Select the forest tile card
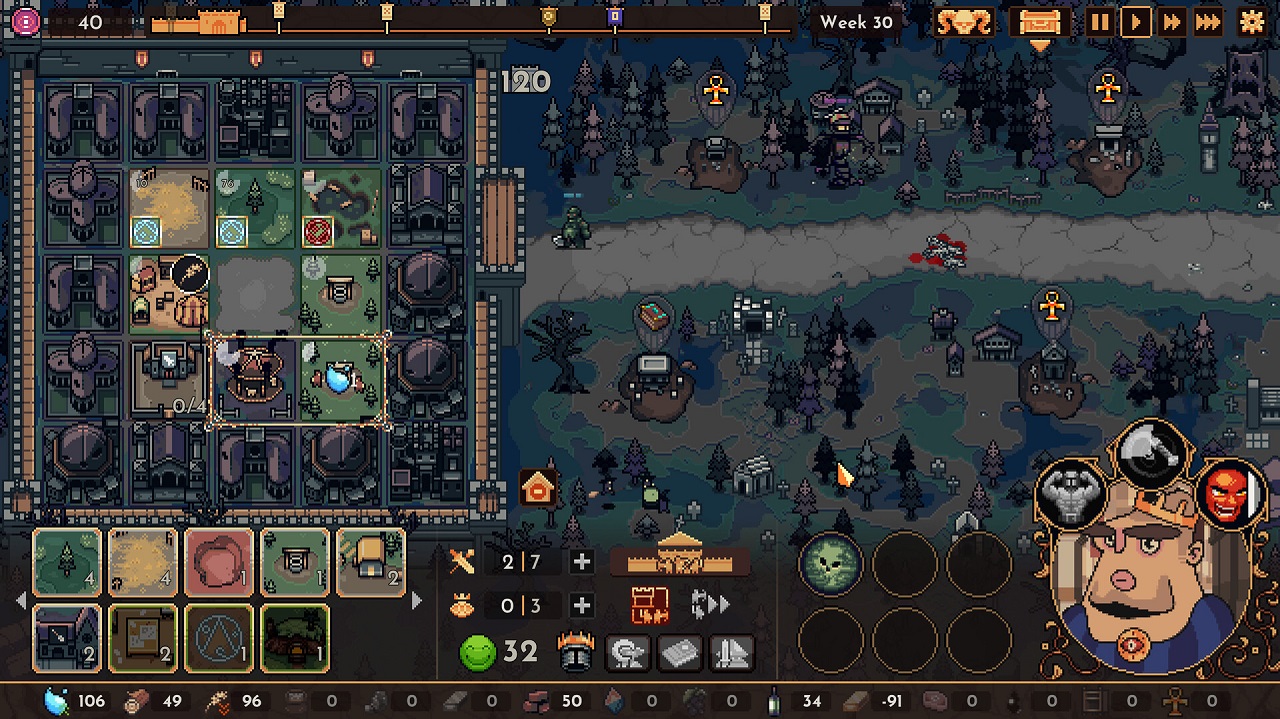This screenshot has height=719, width=1280. click(67, 563)
